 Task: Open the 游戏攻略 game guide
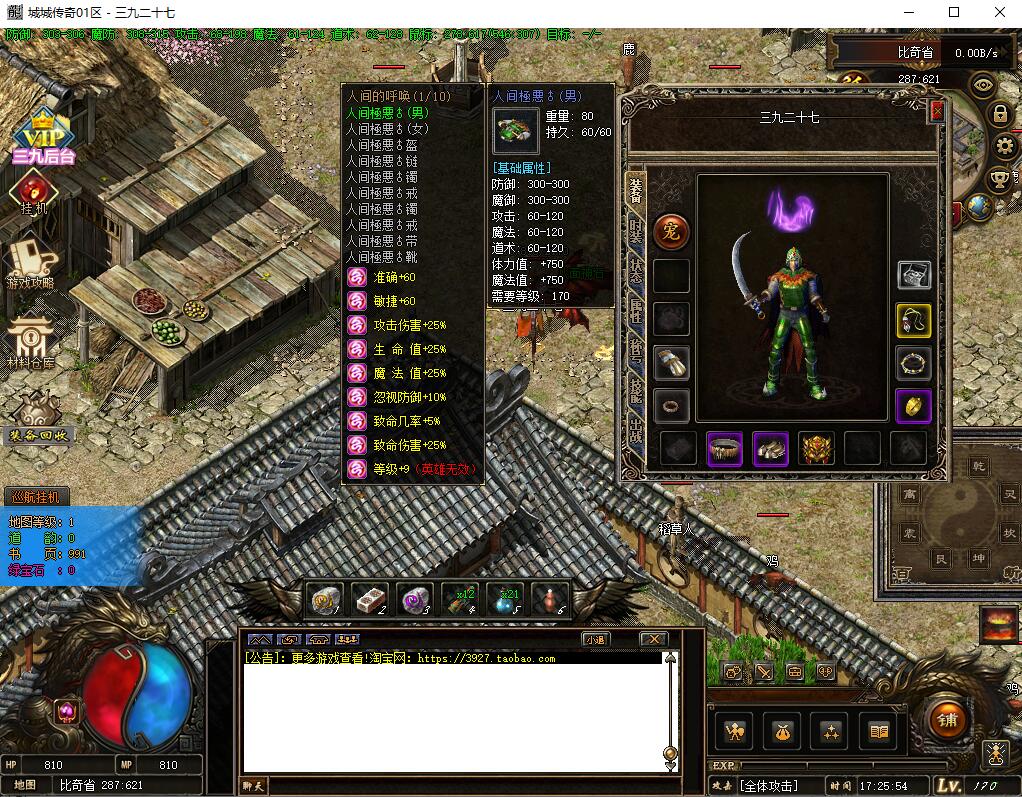pos(32,262)
